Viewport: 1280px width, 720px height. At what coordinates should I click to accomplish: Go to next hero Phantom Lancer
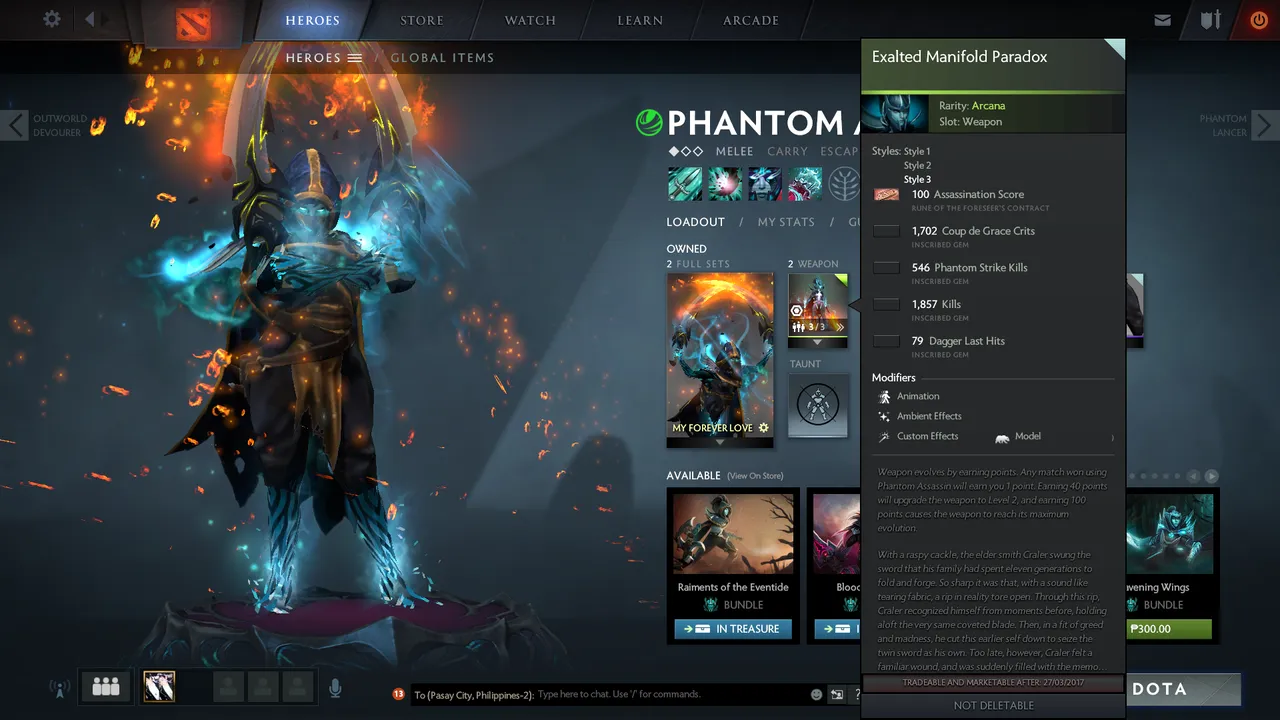click(1264, 125)
